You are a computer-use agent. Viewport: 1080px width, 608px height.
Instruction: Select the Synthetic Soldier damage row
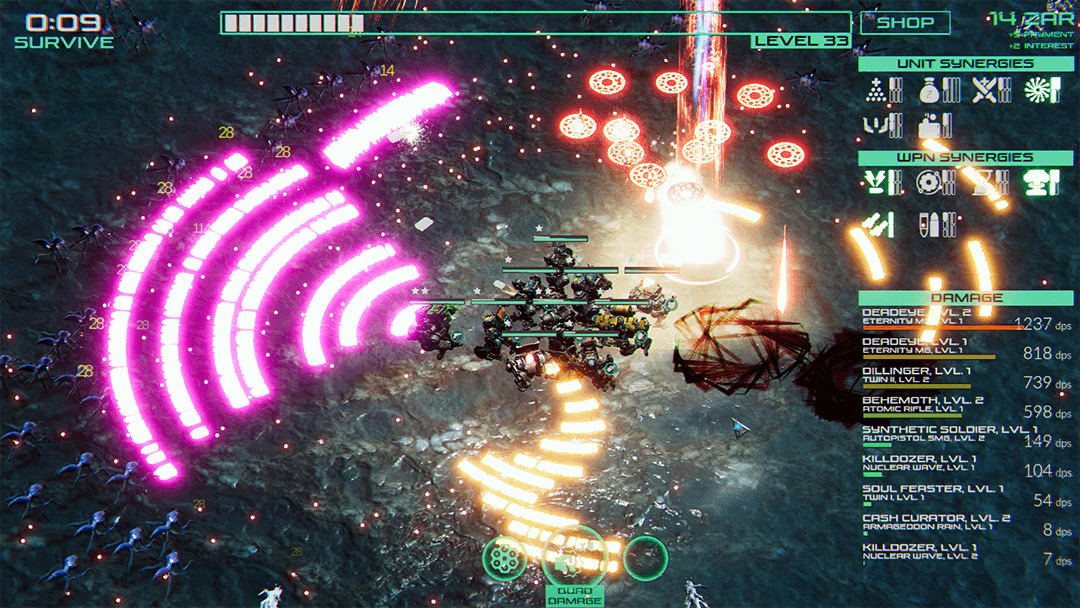[x=958, y=435]
